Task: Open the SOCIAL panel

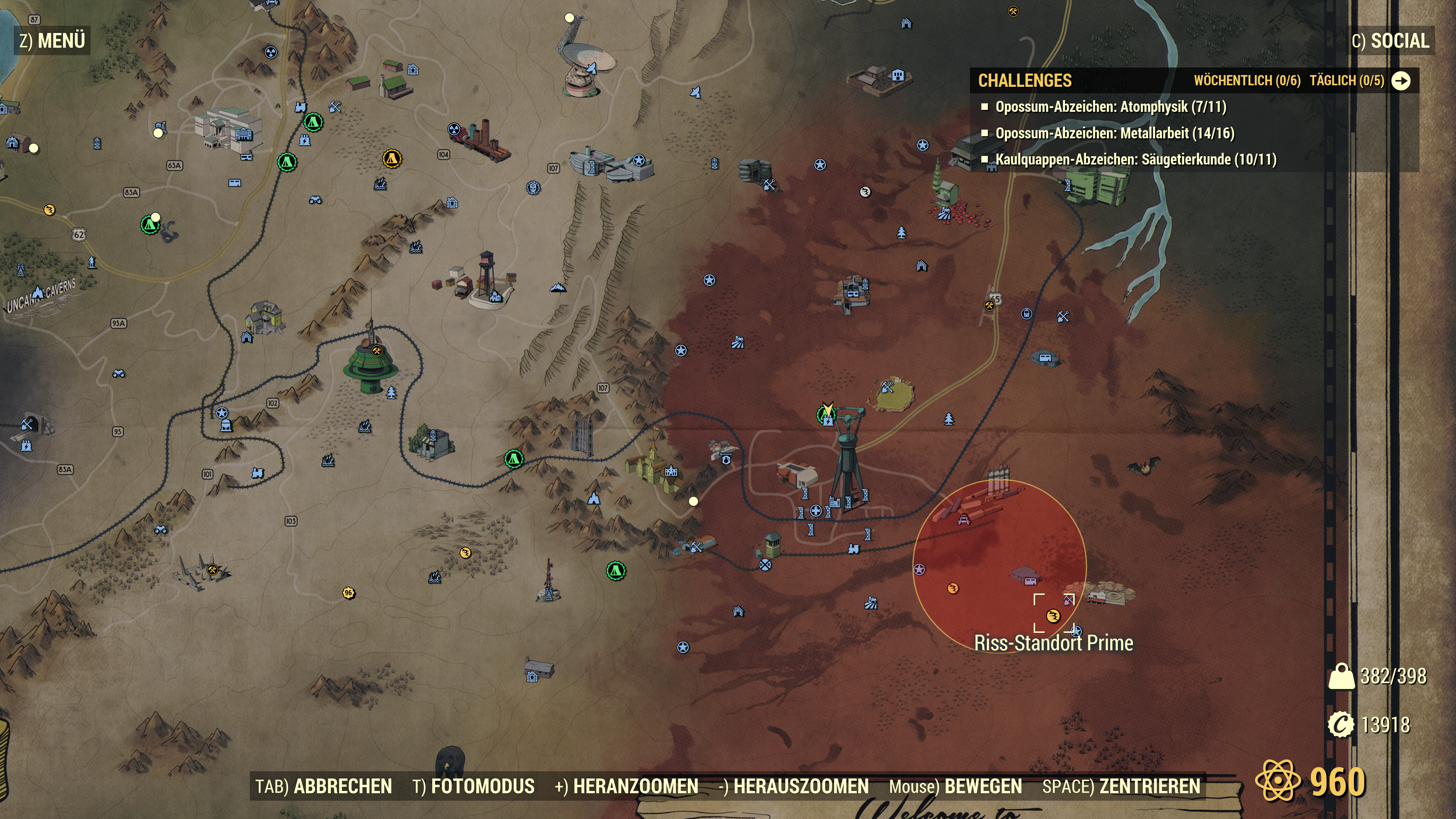Action: coord(1390,41)
